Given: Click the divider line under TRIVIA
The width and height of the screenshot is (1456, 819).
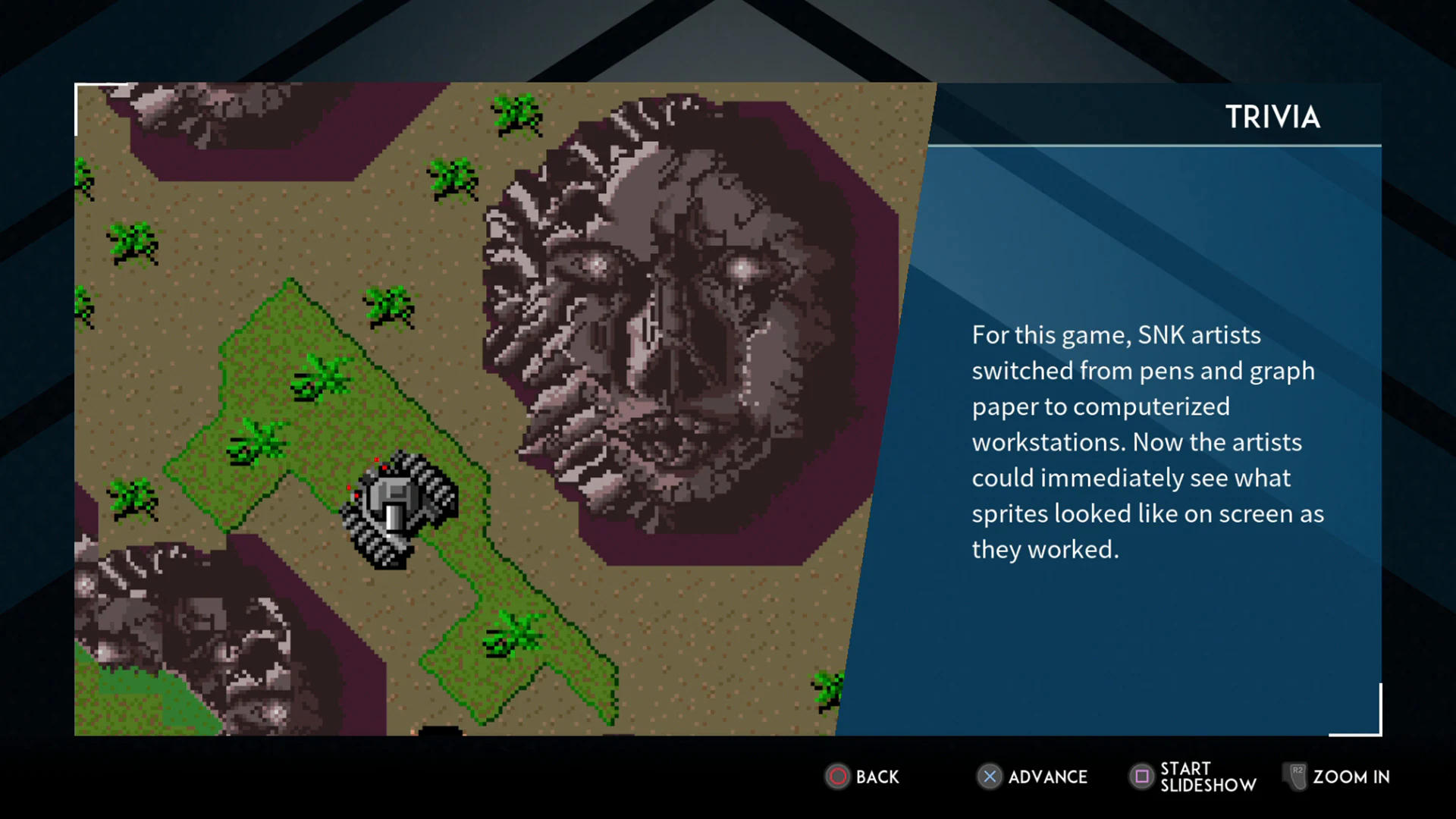Looking at the screenshot, I should point(1153,146).
